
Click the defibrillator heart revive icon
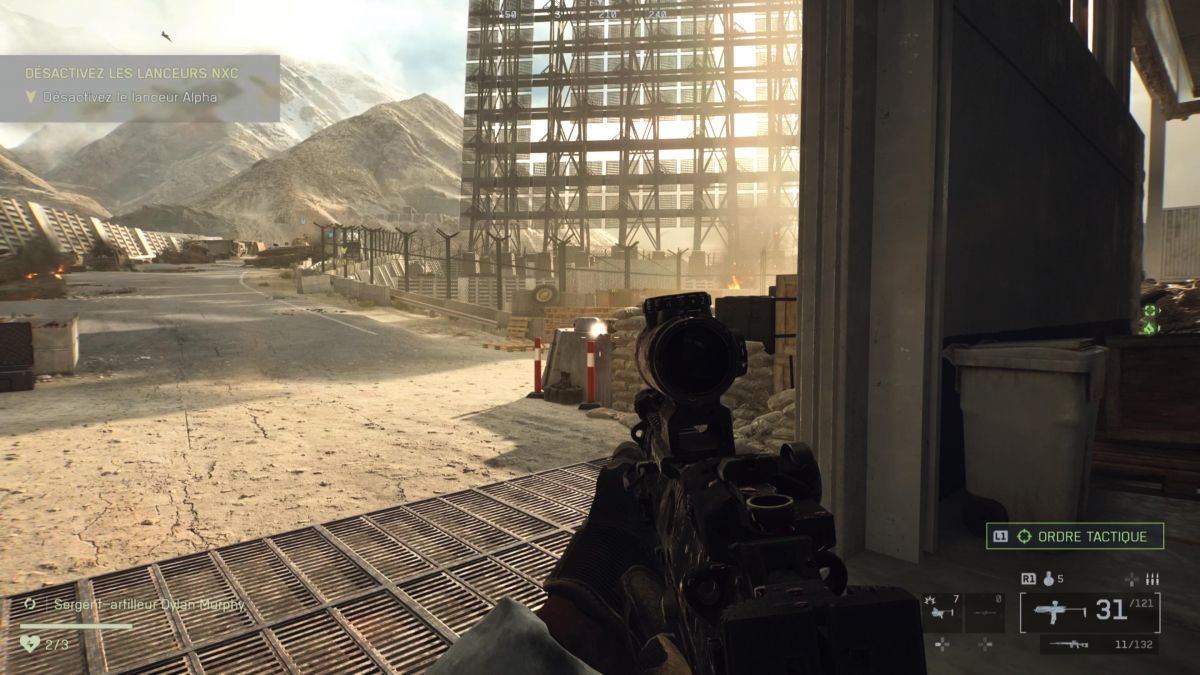[x=29, y=644]
